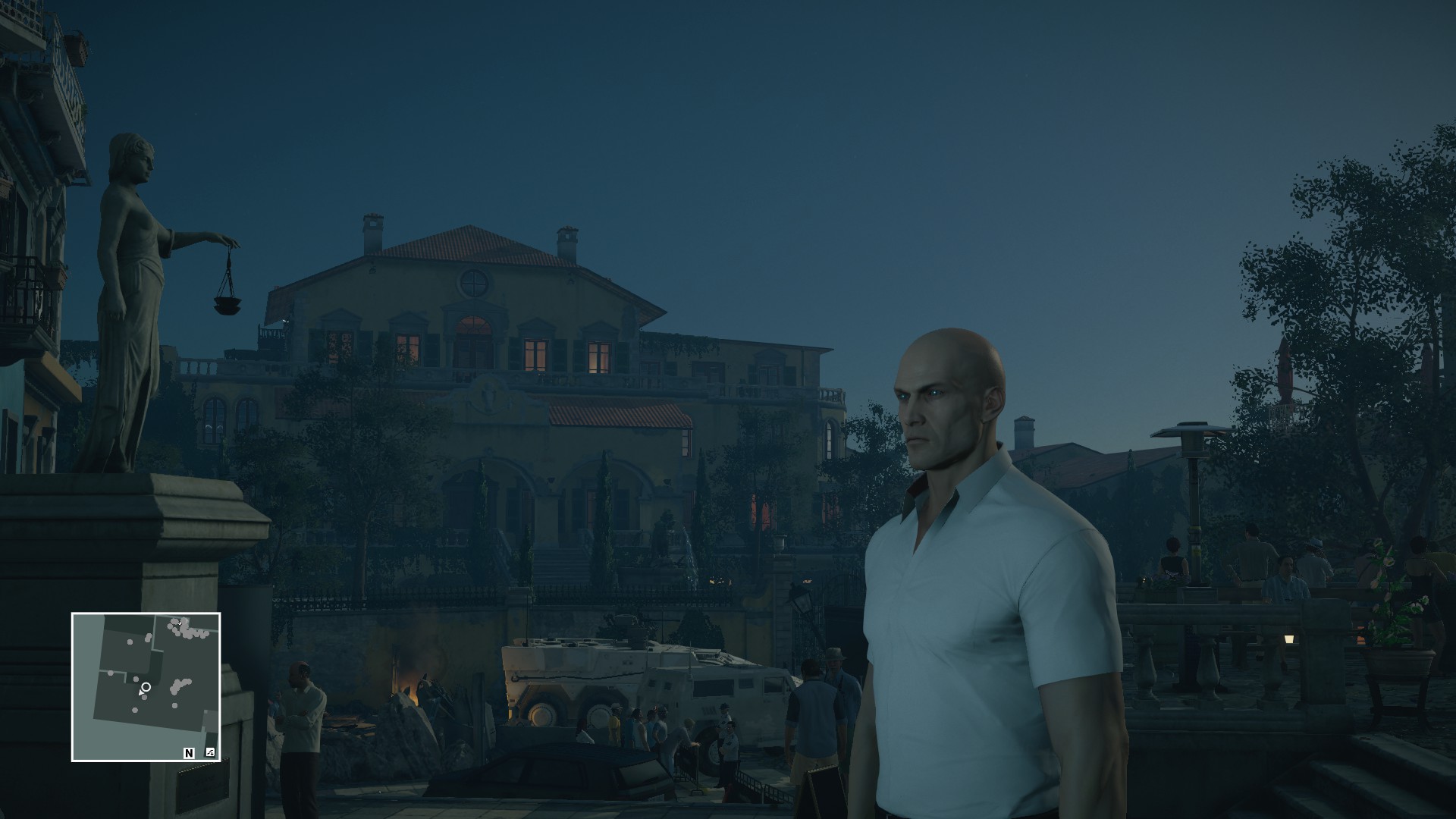The height and width of the screenshot is (819, 1456).
Task: Click the north compass marker on minimap
Action: coord(189,753)
